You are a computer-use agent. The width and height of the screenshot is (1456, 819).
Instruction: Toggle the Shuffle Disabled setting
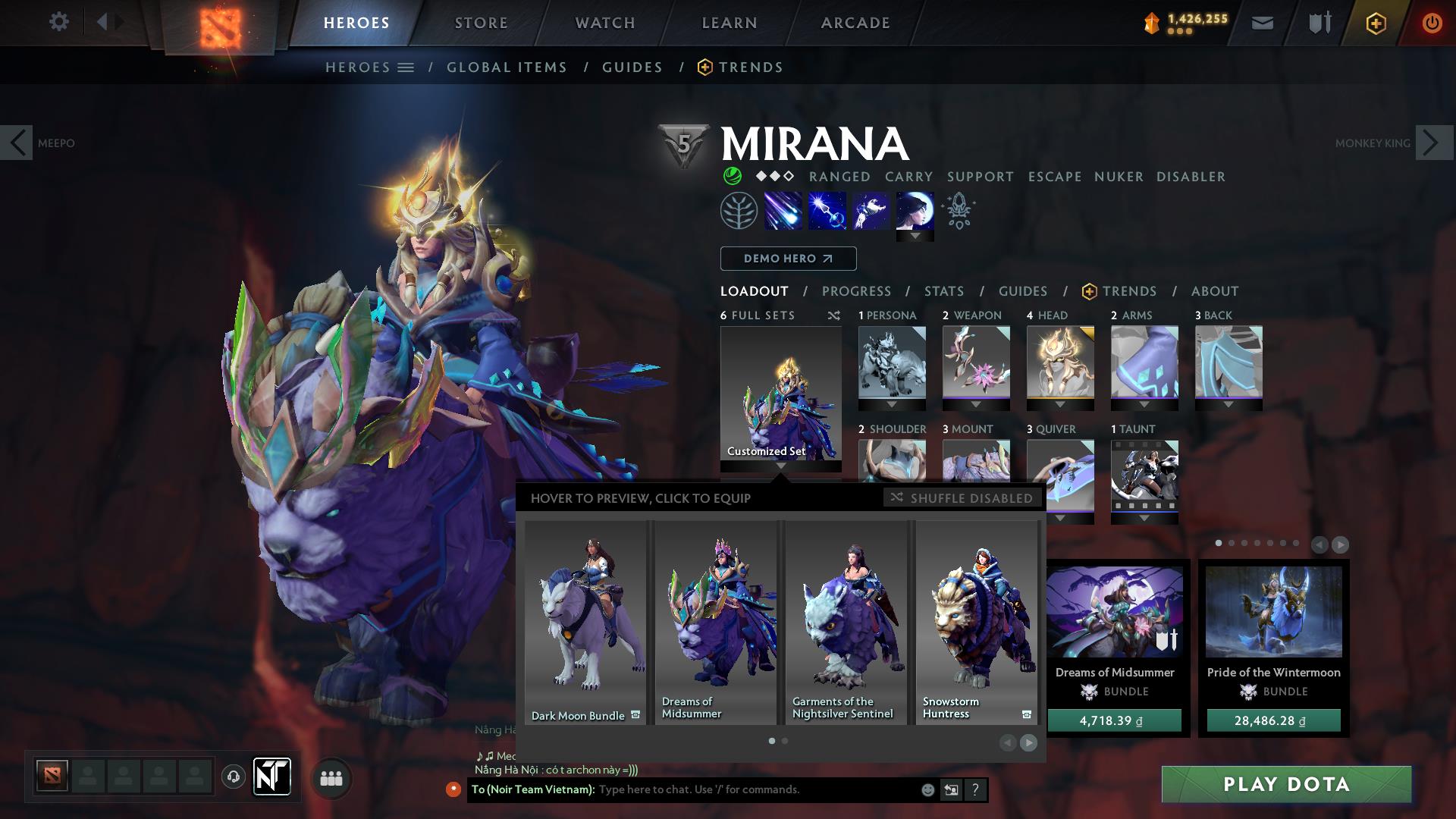[961, 498]
